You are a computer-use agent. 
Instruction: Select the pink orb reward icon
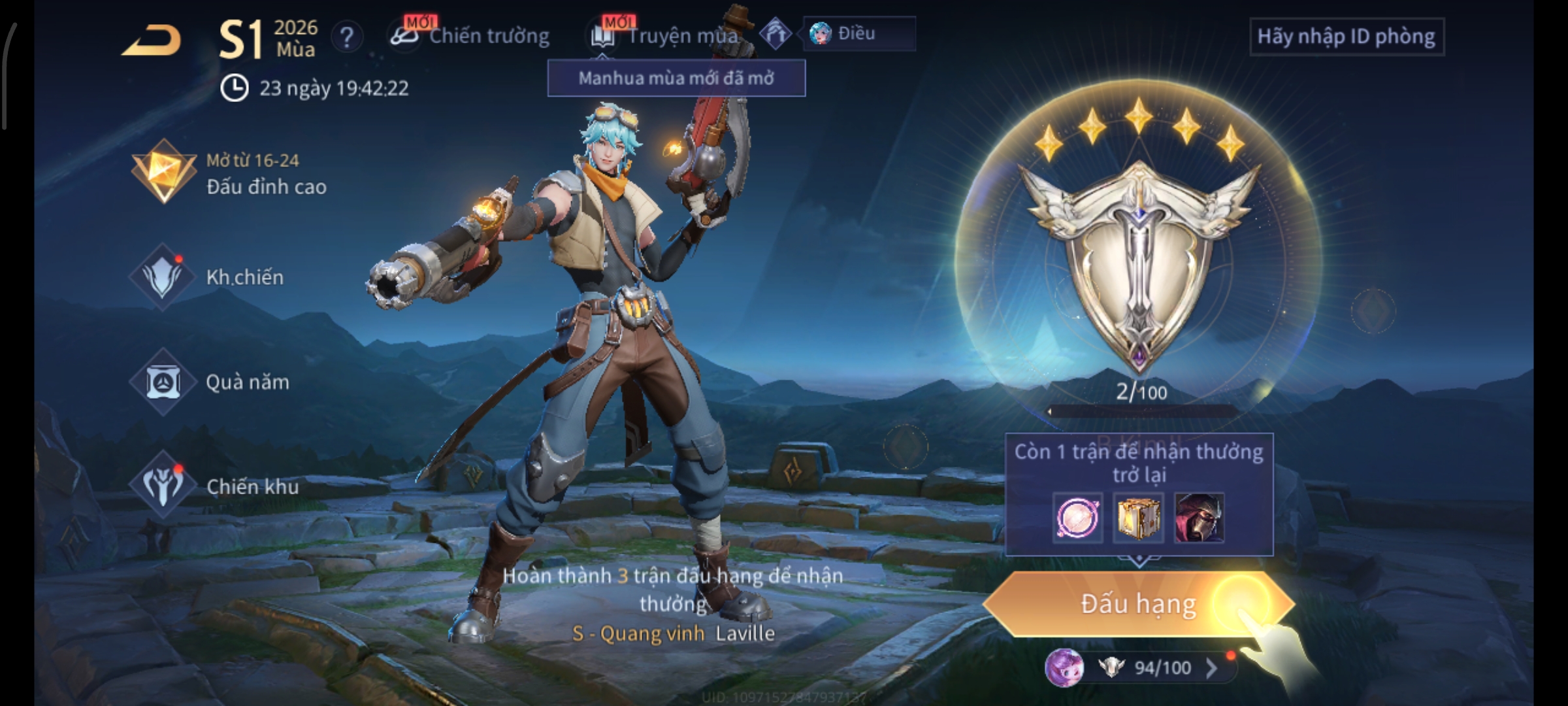click(1077, 518)
